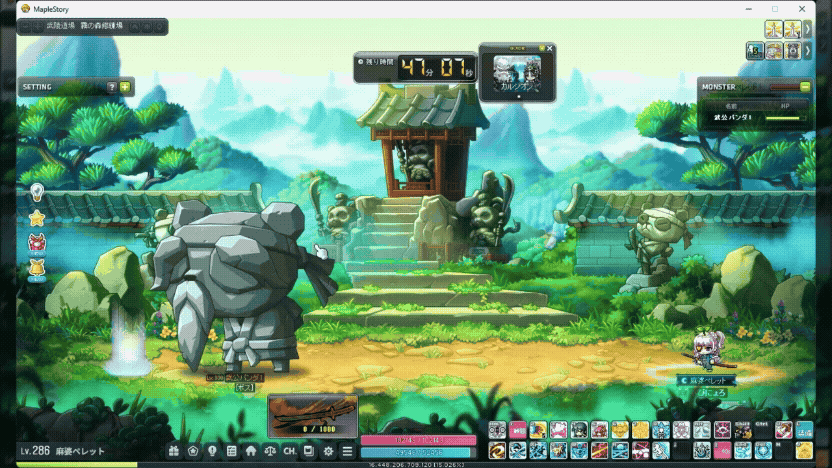Expand the top buff icon row arrow

807,29
